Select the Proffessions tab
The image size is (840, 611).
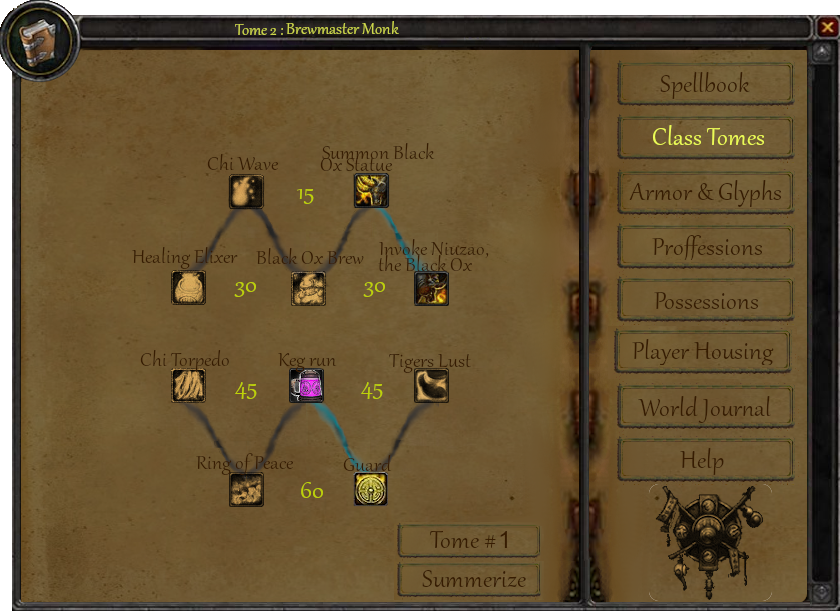coord(705,247)
